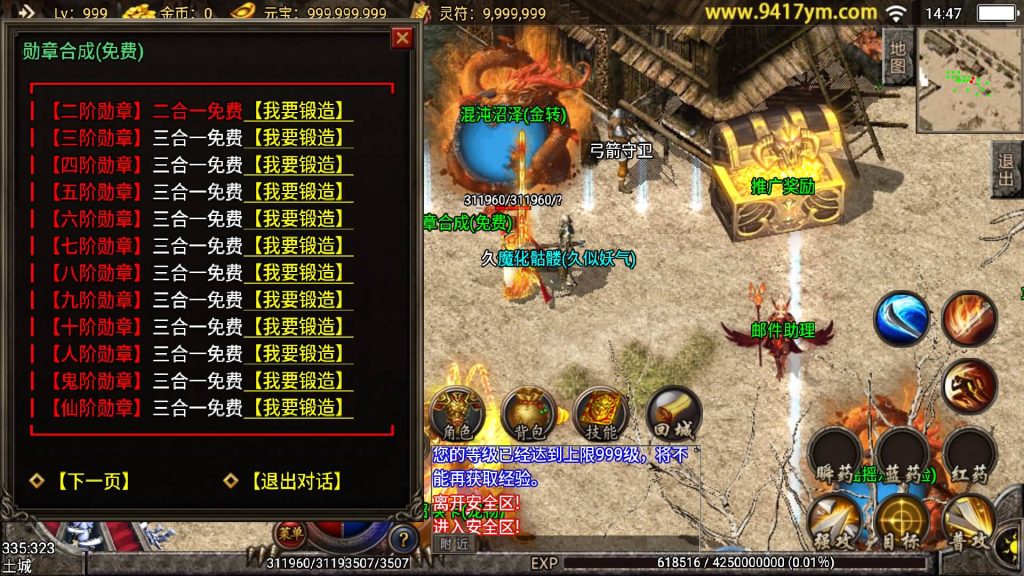Tap the 目标 target crosshair button
Image resolution: width=1024 pixels, height=576 pixels.
[900, 523]
